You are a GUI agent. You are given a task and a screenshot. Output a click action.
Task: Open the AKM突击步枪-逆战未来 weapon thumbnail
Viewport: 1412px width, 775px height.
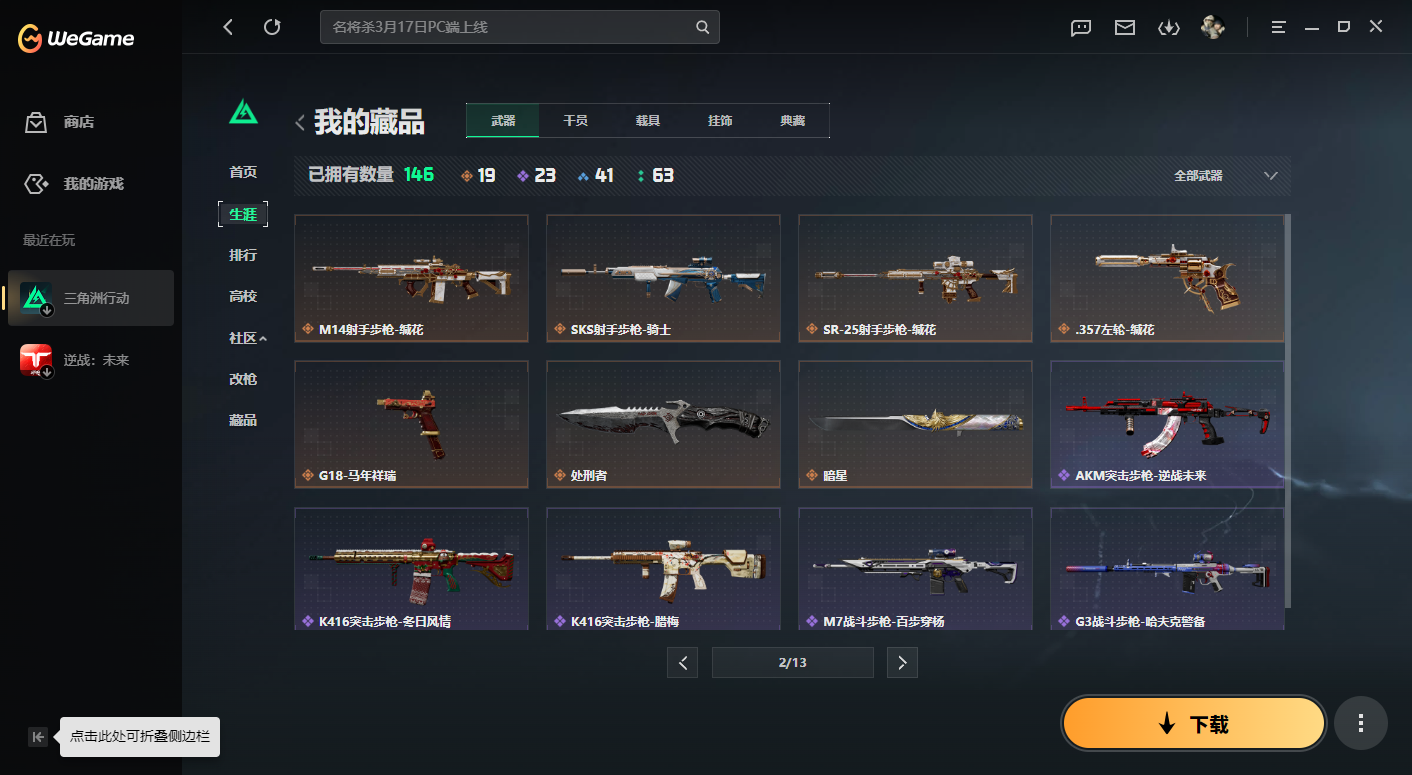[1167, 424]
